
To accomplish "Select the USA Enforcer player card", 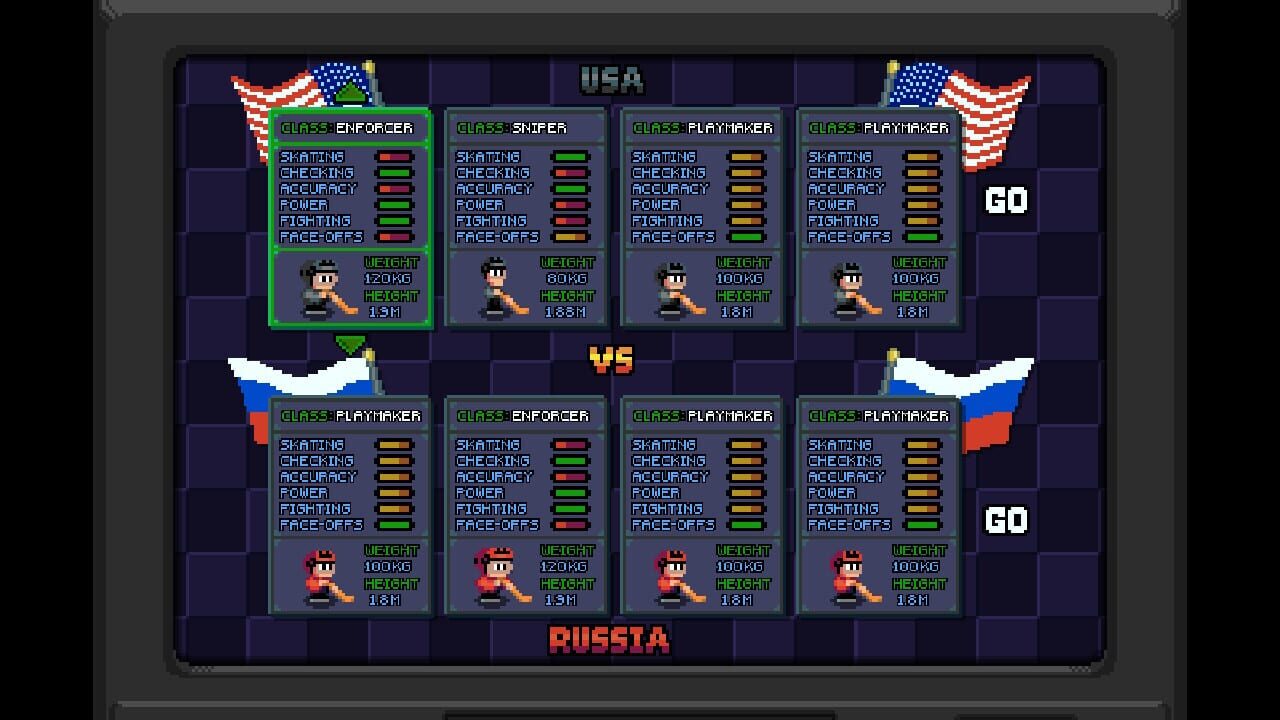I will pyautogui.click(x=350, y=220).
